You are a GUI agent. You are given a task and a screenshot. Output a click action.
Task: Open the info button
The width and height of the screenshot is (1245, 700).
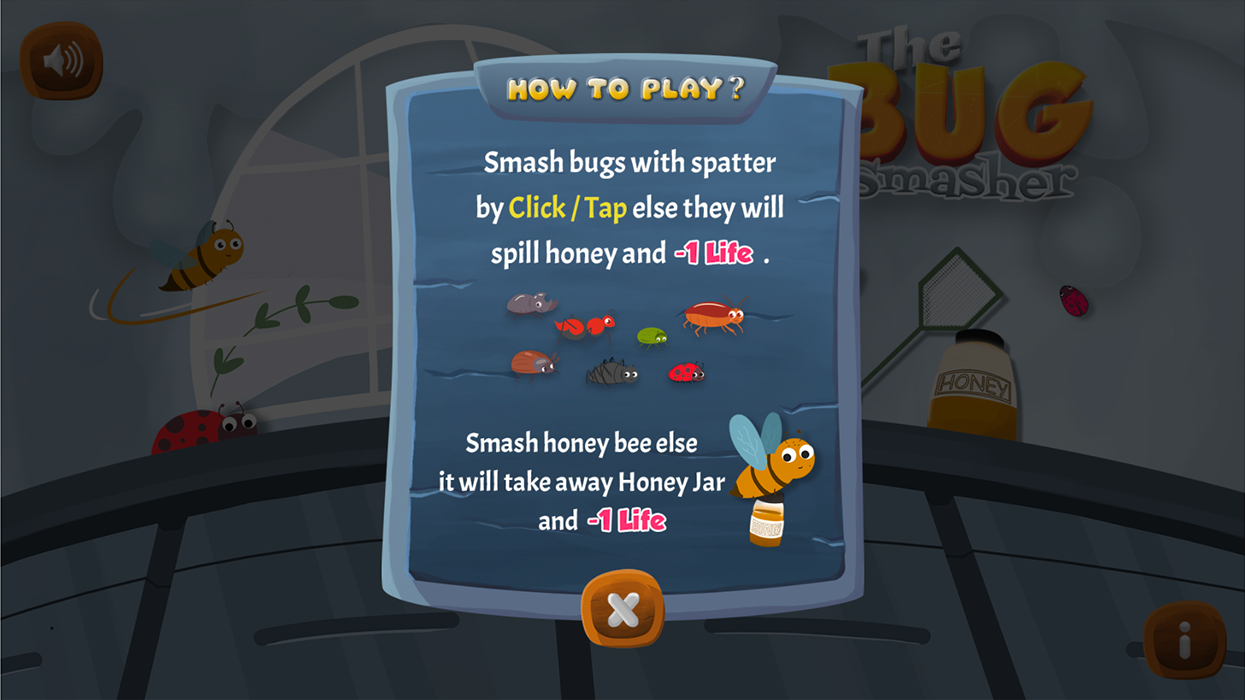1184,641
